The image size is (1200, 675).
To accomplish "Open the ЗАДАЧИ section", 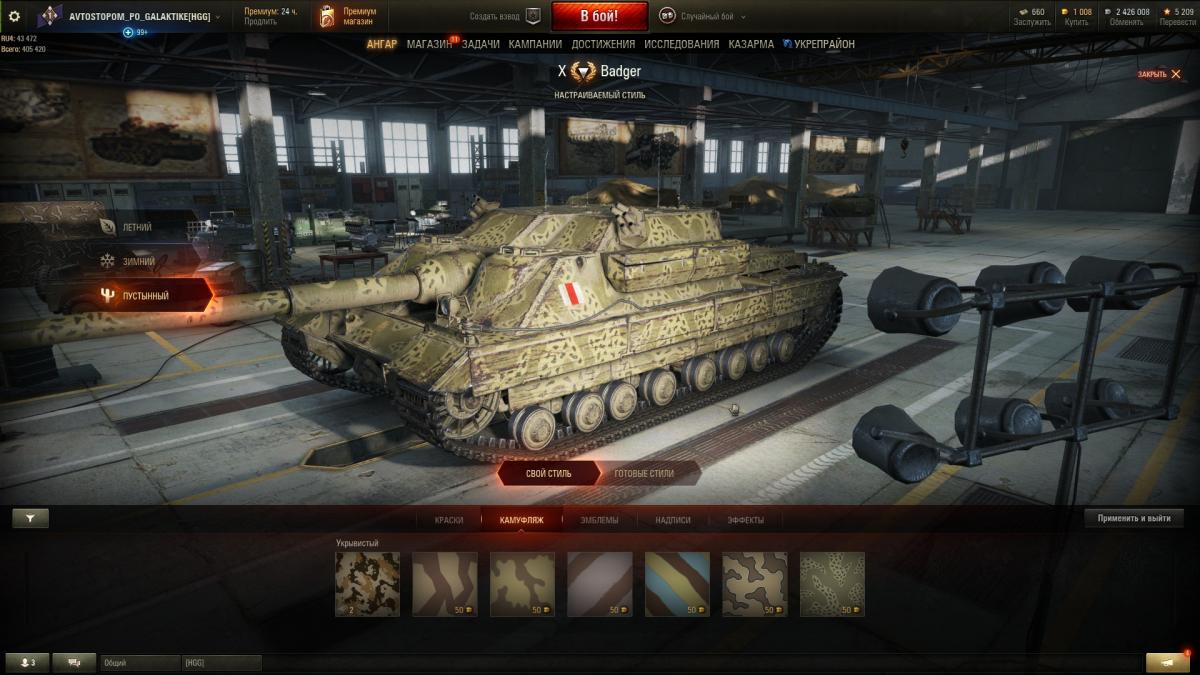I will point(481,44).
